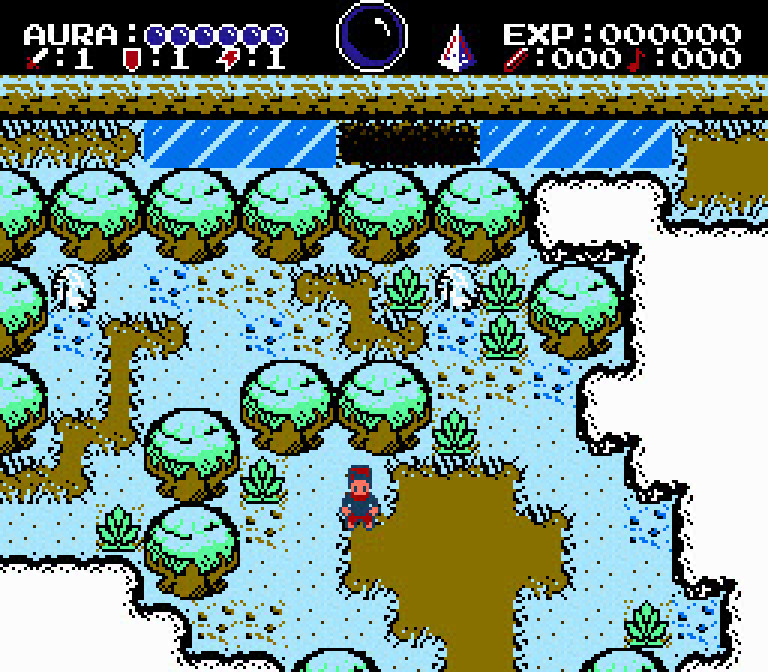Select the red wand icon beneath EXP
Screen dimensions: 768x672
tap(515, 59)
